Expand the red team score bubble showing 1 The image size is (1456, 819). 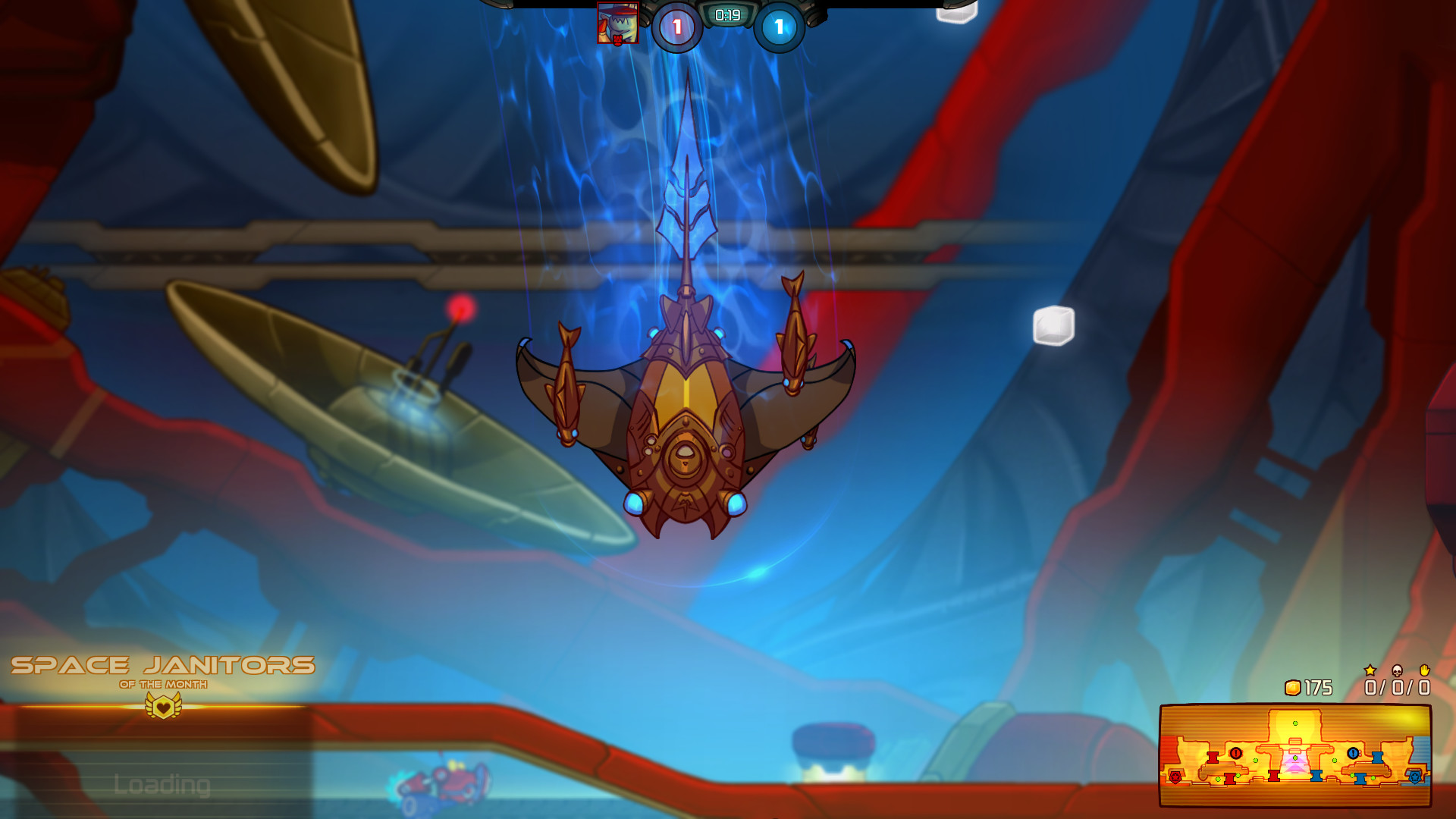(x=676, y=24)
